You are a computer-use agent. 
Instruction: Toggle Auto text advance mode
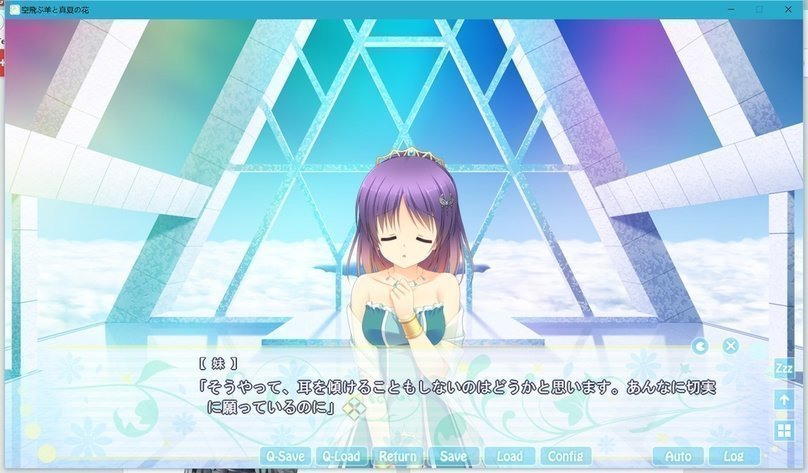tap(678, 456)
